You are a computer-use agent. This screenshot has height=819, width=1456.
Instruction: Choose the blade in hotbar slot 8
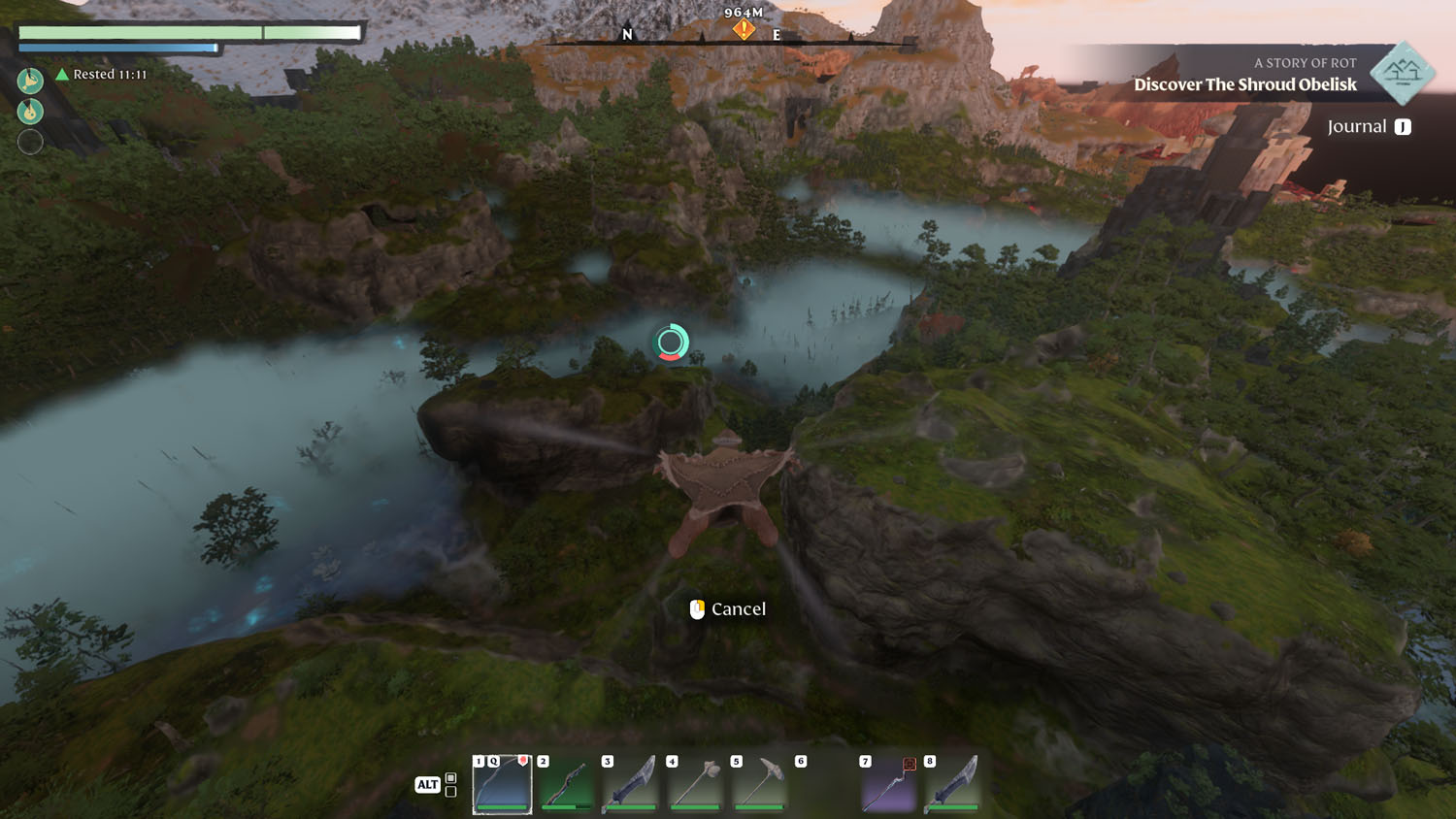[x=952, y=784]
